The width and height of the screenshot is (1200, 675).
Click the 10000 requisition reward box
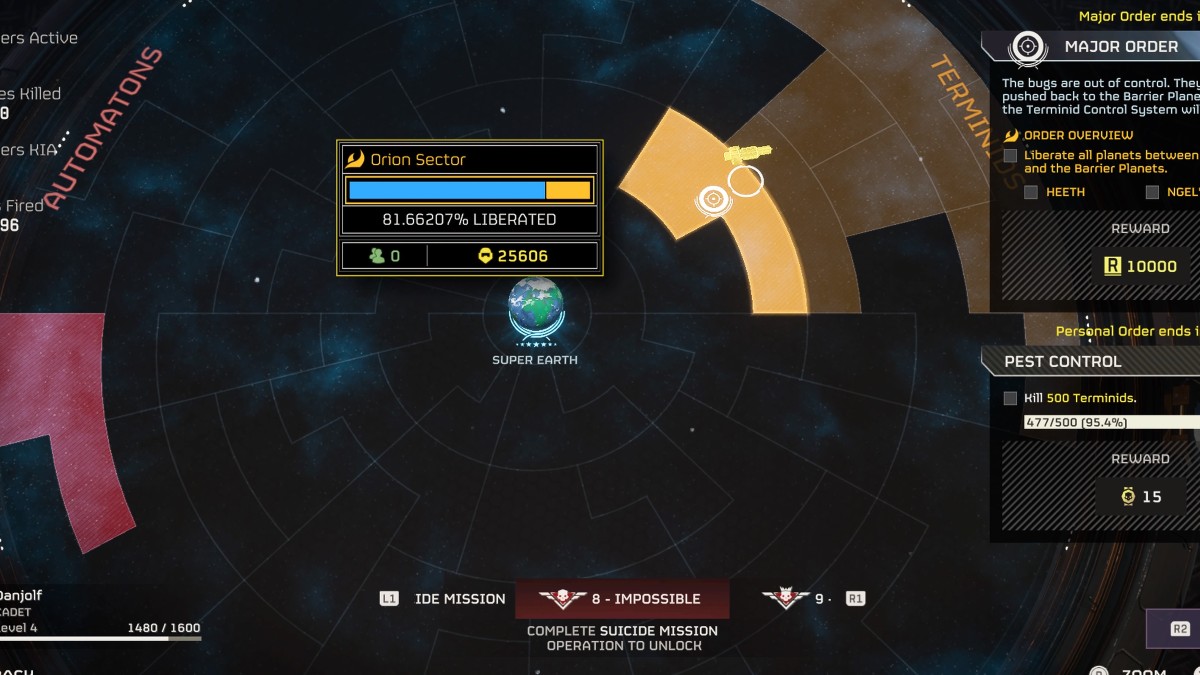1139,266
